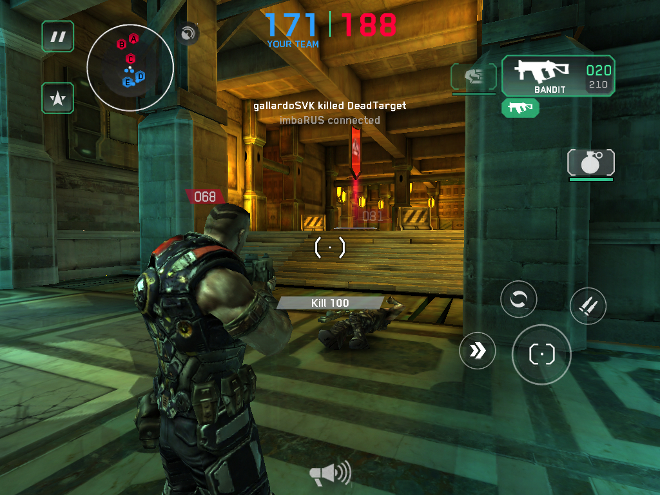Toggle the radar icon beside the minimap
660x495 pixels.
[186, 35]
